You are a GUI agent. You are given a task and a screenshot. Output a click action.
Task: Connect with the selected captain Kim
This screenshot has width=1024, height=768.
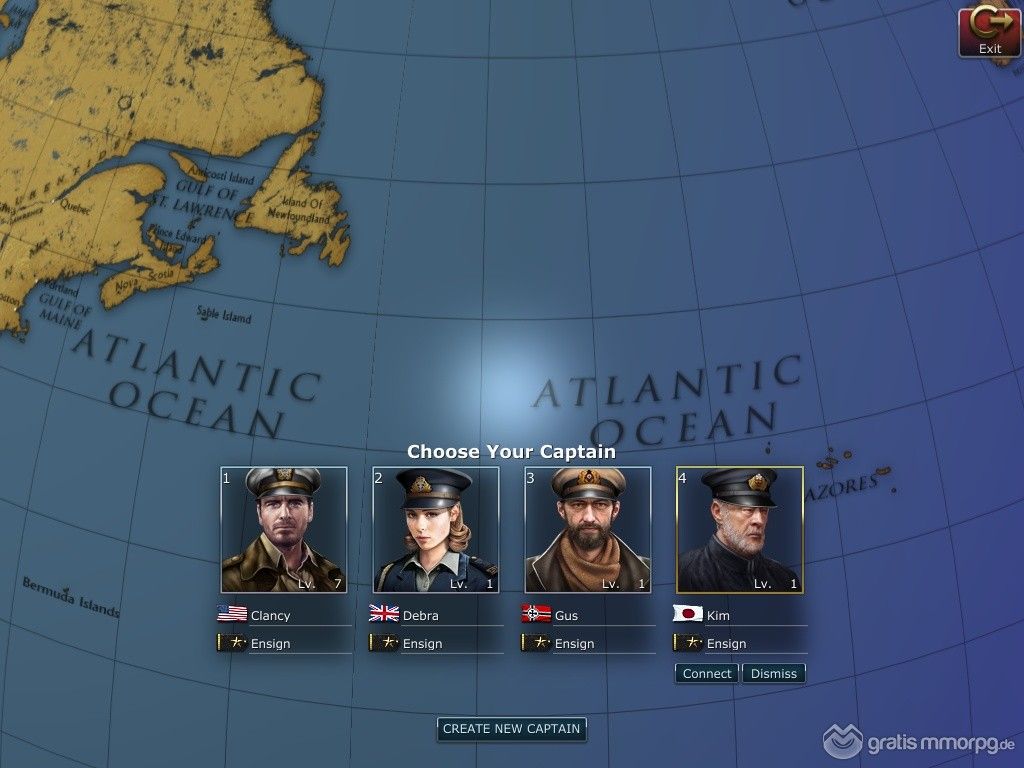tap(707, 674)
